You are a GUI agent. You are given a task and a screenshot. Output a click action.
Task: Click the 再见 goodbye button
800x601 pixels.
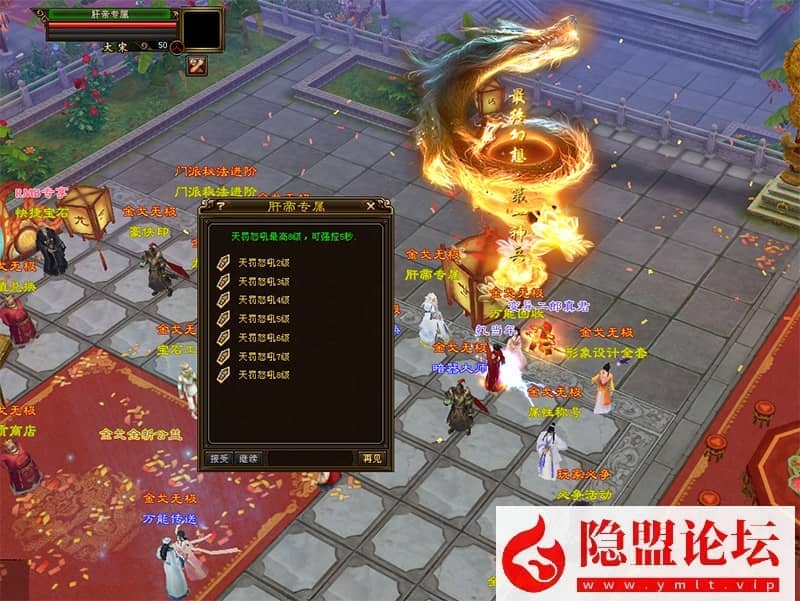pyautogui.click(x=370, y=458)
